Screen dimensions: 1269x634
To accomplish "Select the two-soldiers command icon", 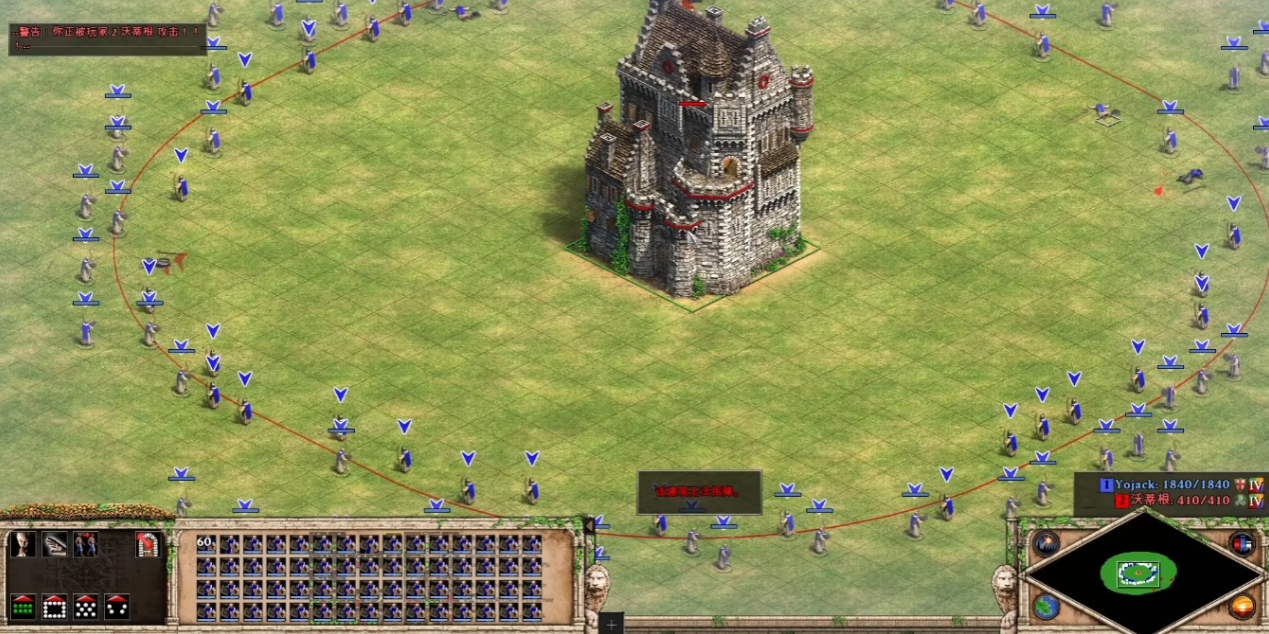I will point(86,544).
